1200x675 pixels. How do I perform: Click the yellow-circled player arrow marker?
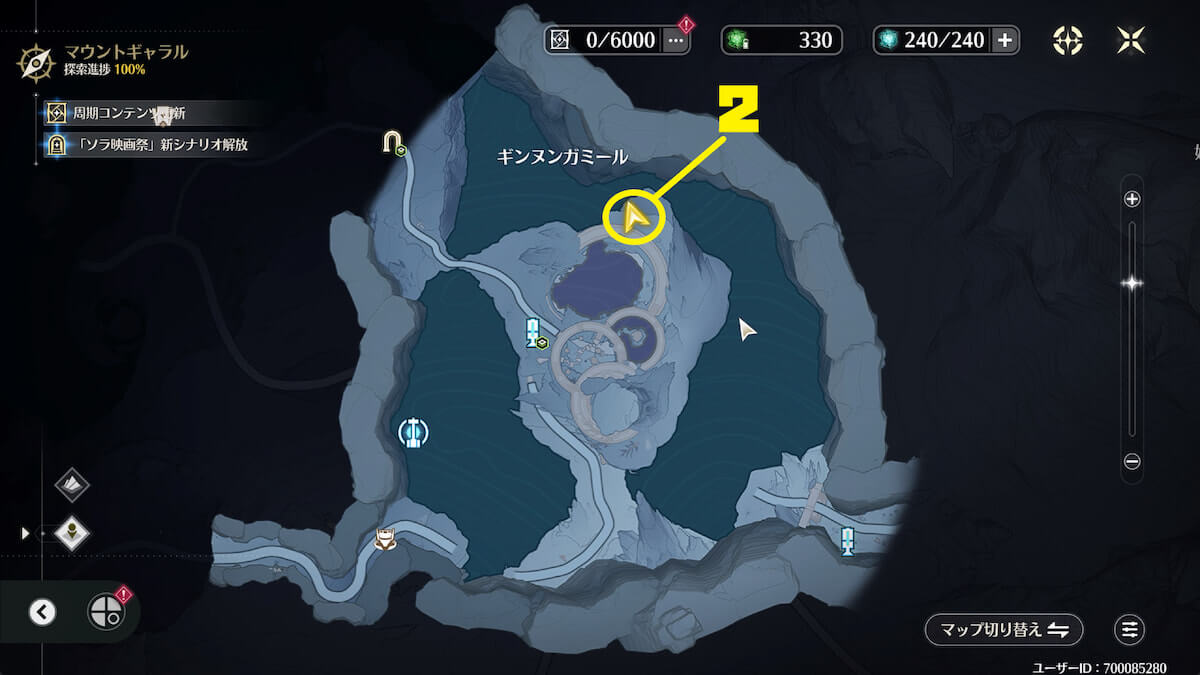point(633,217)
